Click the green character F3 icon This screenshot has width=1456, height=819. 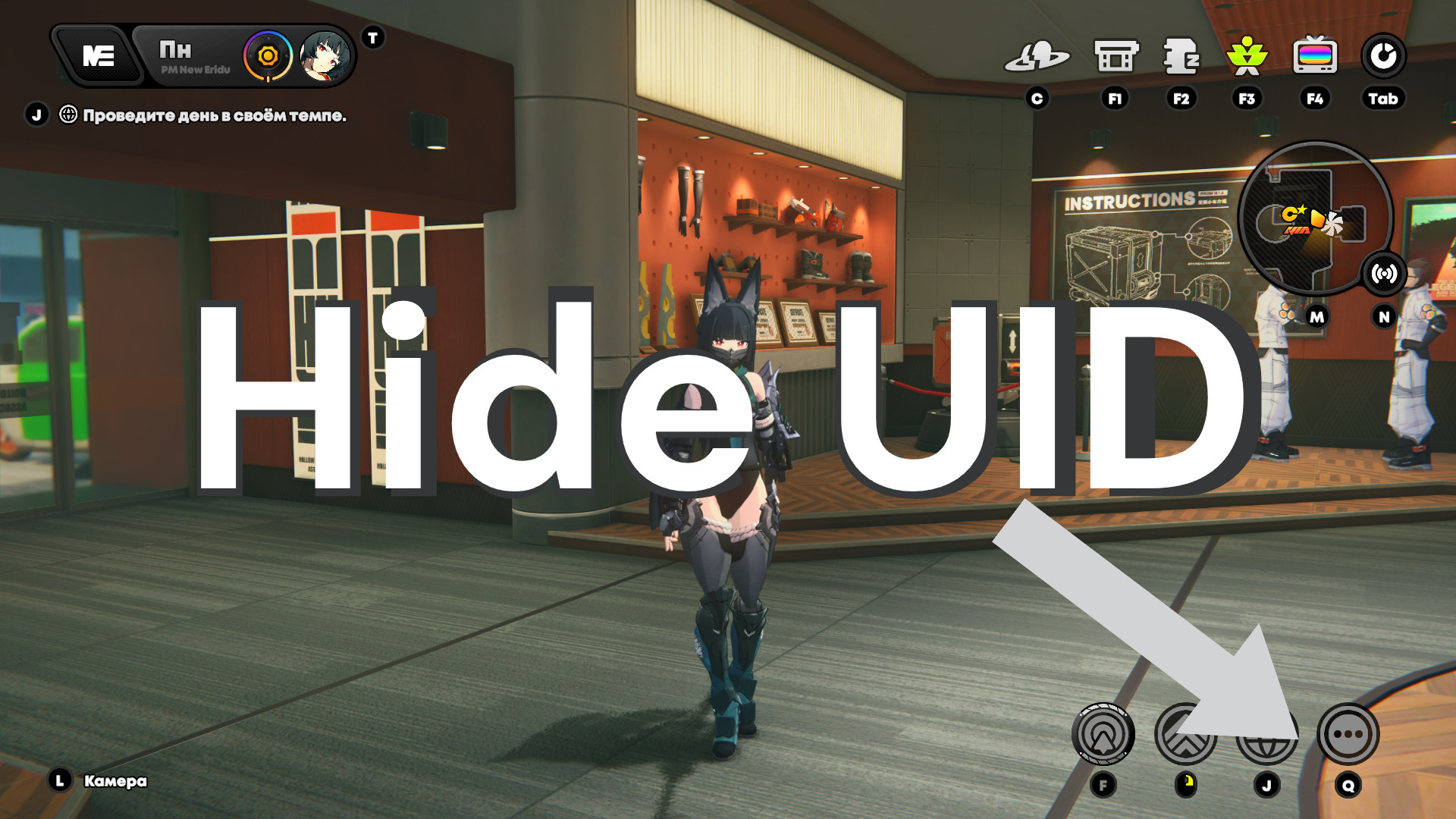1247,55
